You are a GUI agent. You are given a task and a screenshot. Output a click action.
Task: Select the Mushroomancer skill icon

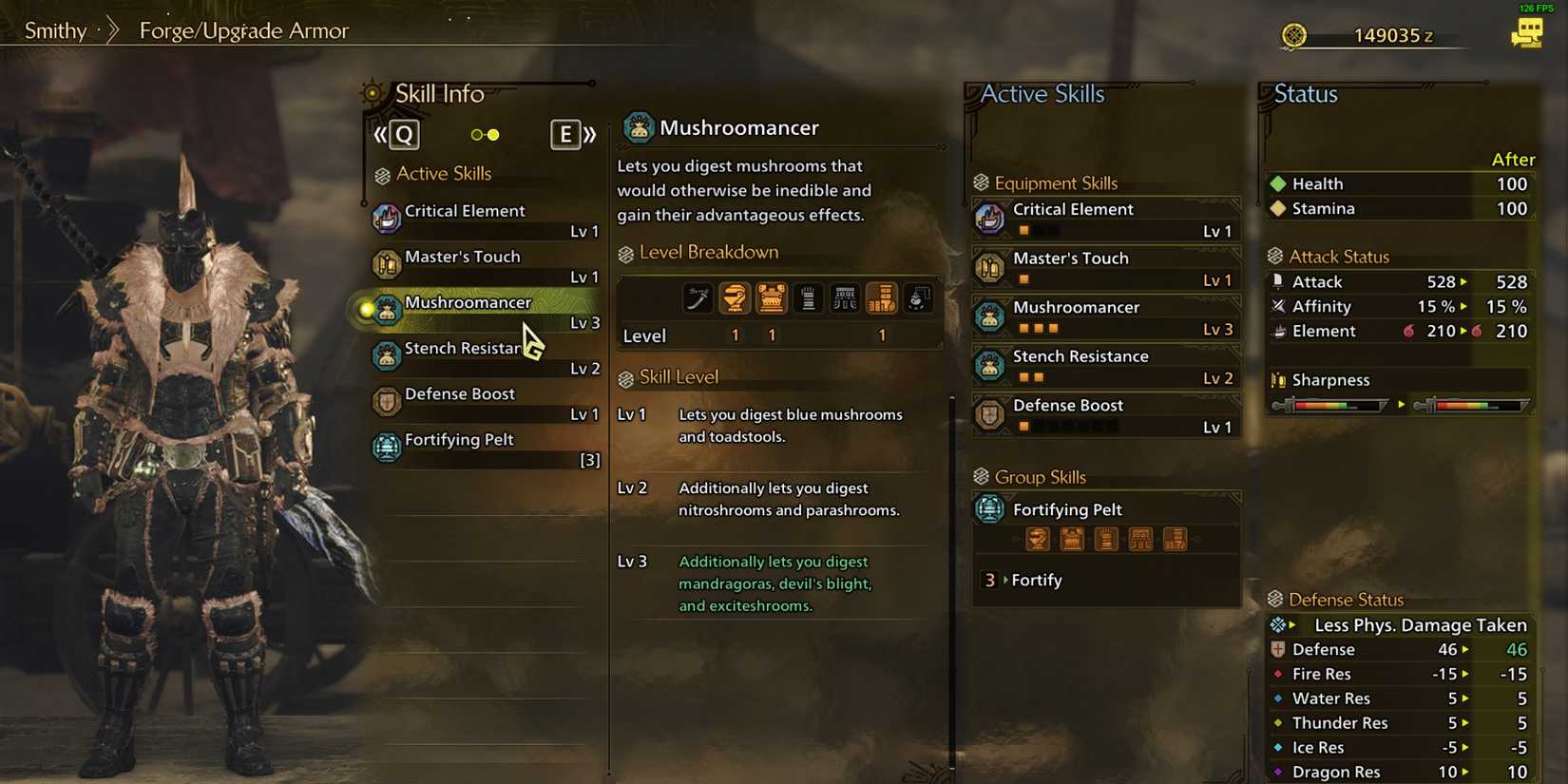(386, 309)
